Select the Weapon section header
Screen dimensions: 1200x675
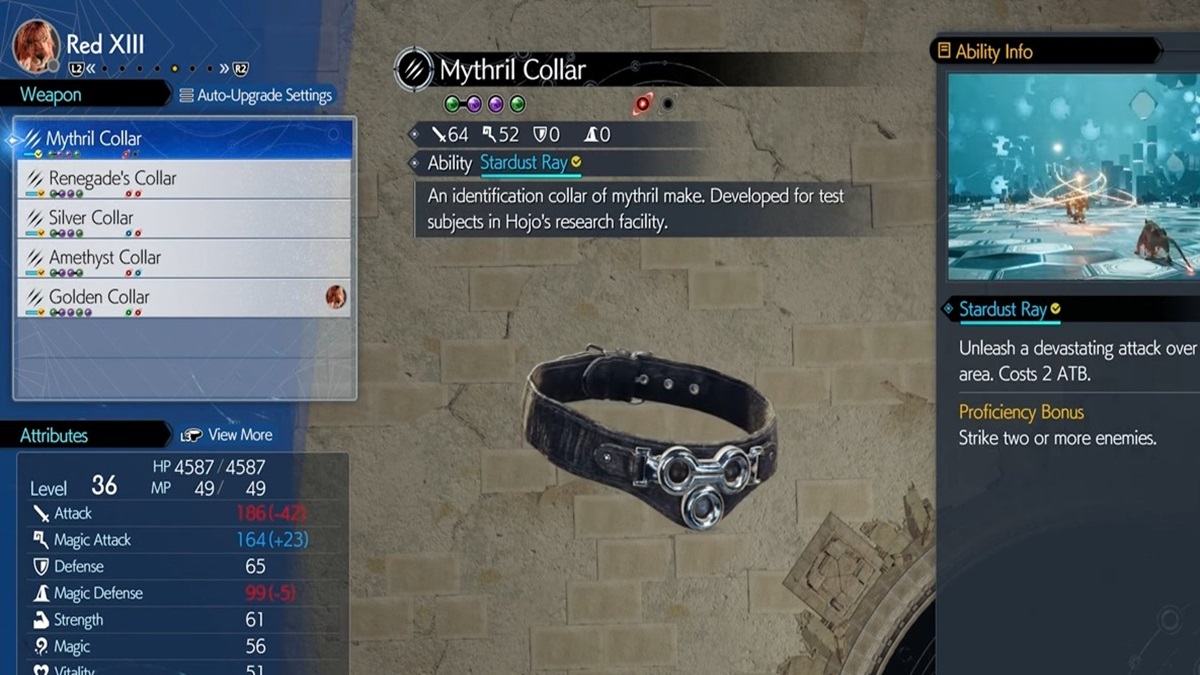(52, 95)
